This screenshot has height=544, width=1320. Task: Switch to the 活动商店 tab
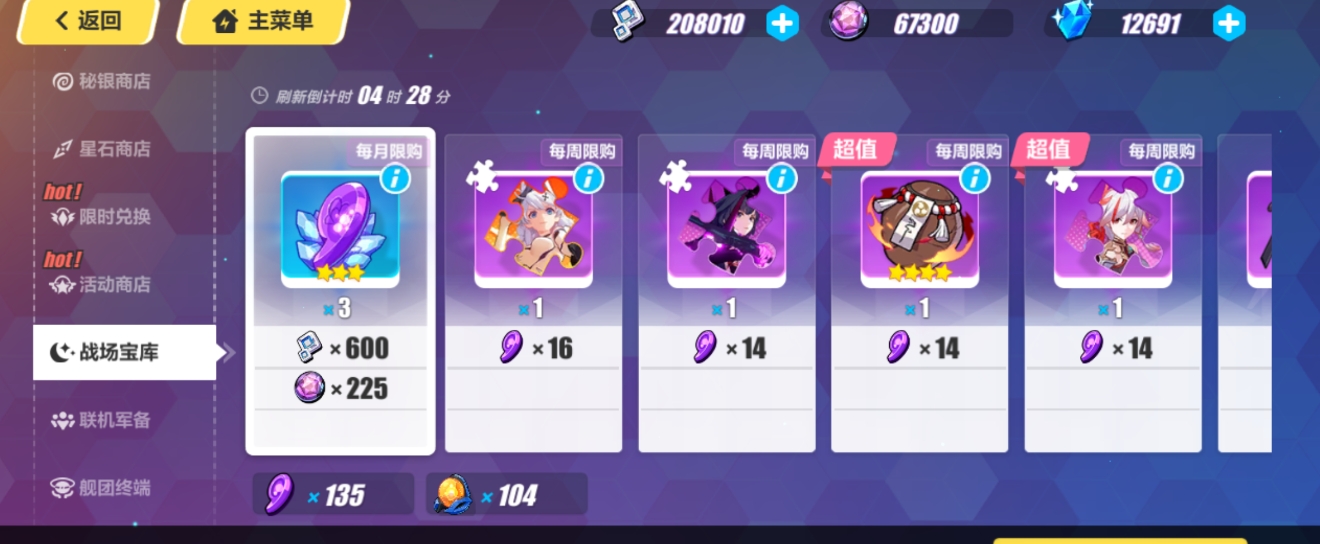coord(114,285)
